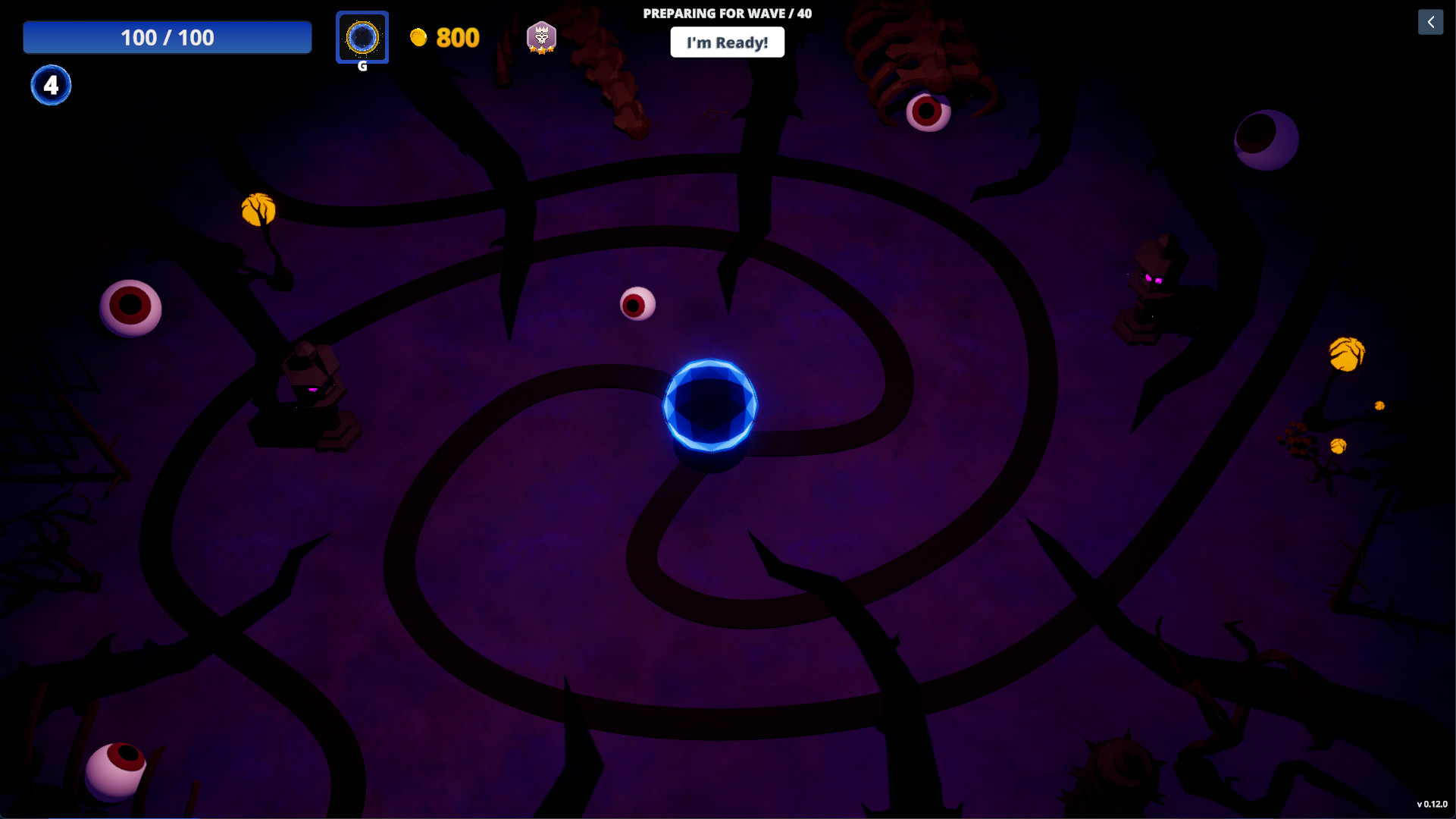Click the level 4 badge
The width and height of the screenshot is (1456, 819).
50,85
